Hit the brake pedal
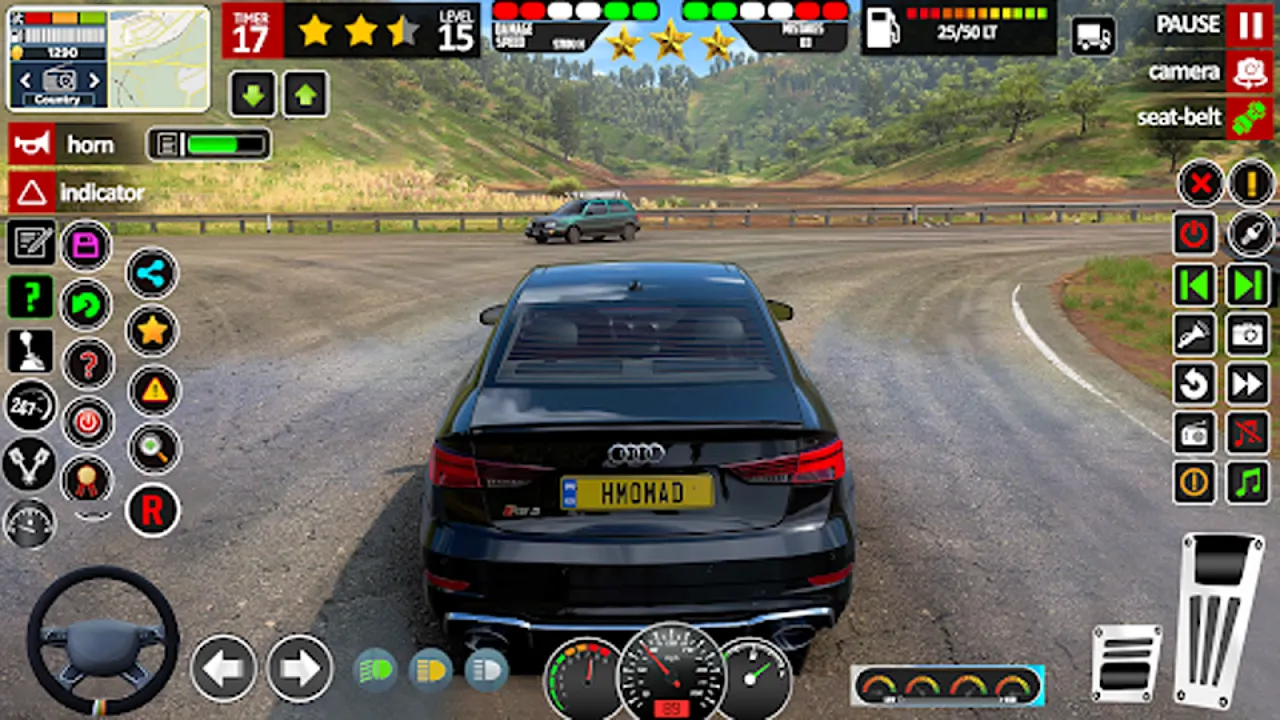Viewport: 1280px width, 720px height. point(1126,662)
